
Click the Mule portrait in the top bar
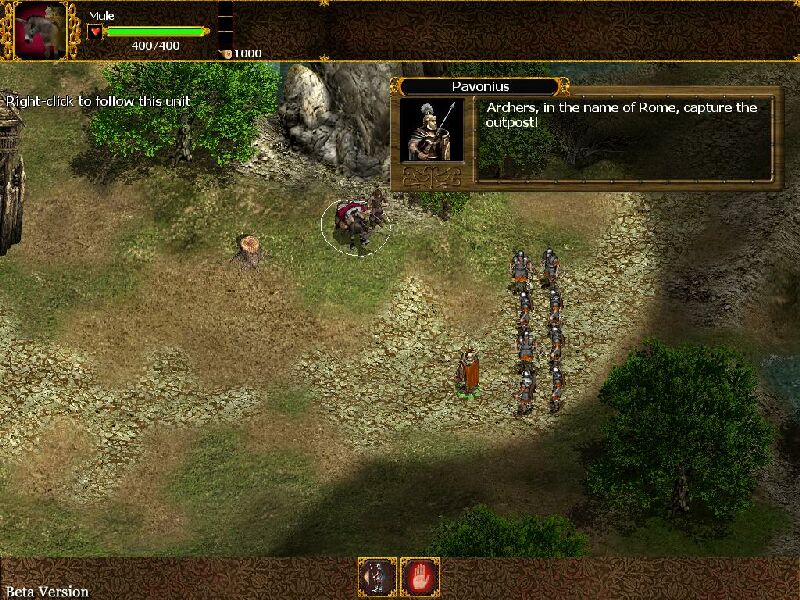tap(41, 30)
